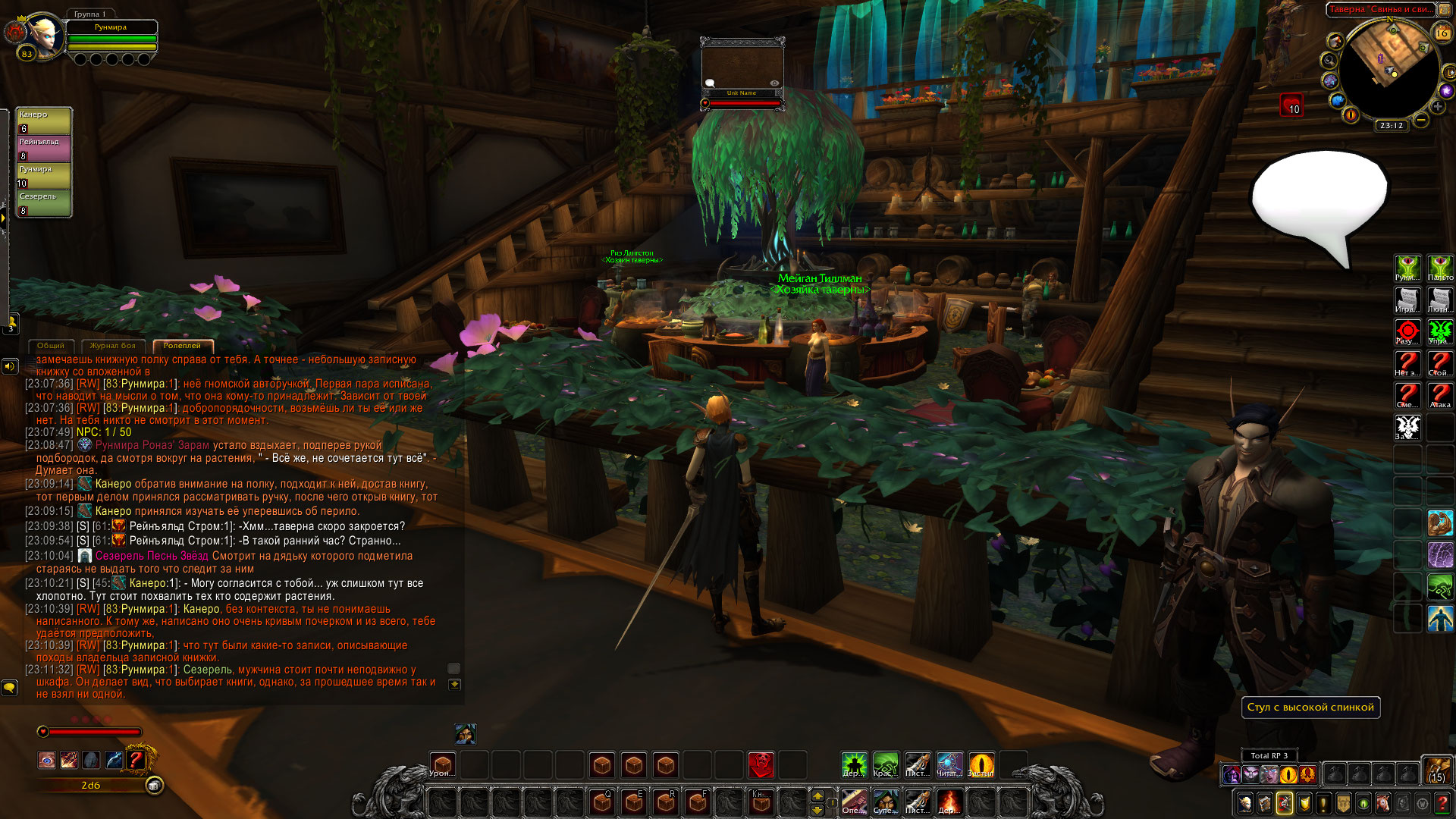
Task: Use the flame icon action slot
Action: [x=949, y=802]
